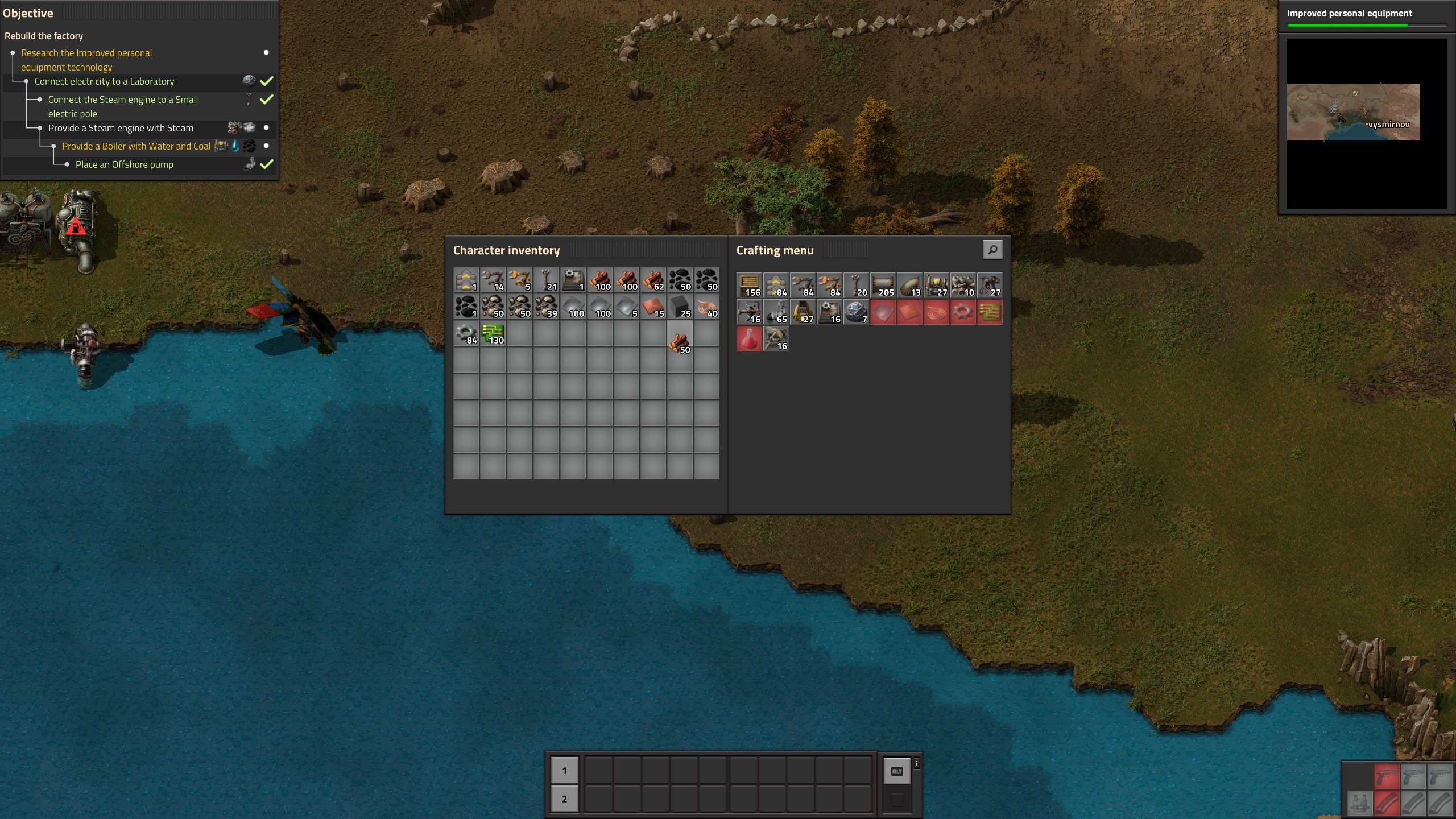1456x819 pixels.
Task: Select the pipe recipe showing 205
Action: [883, 285]
